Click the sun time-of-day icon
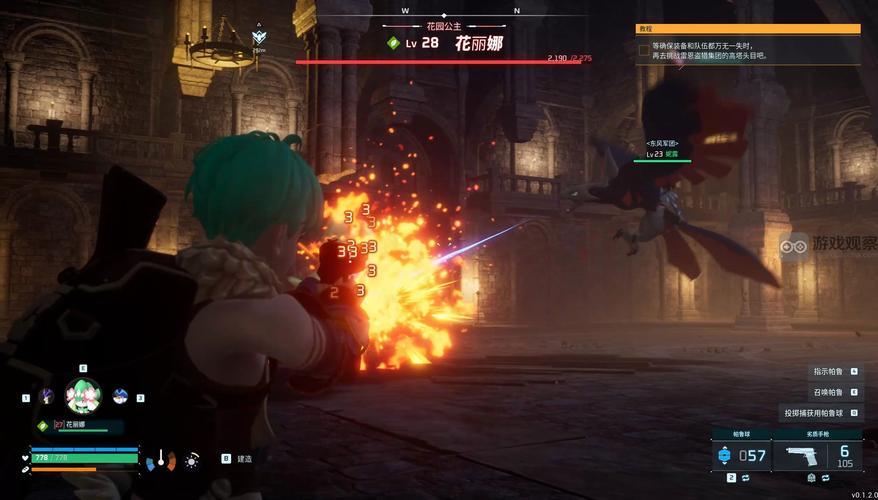The width and height of the screenshot is (878, 500). tap(191, 460)
